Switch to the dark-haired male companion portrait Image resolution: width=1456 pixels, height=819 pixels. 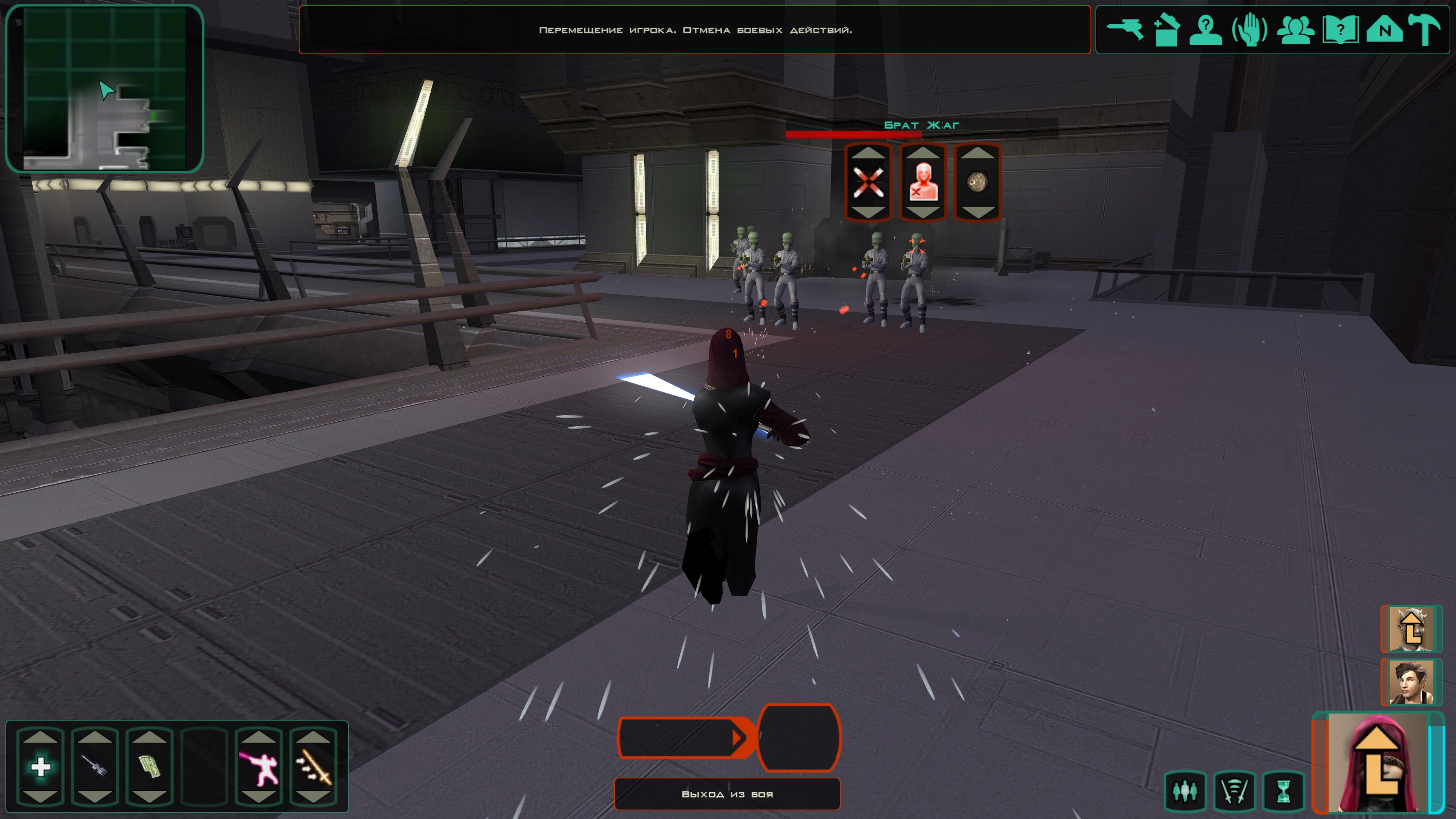1411,682
